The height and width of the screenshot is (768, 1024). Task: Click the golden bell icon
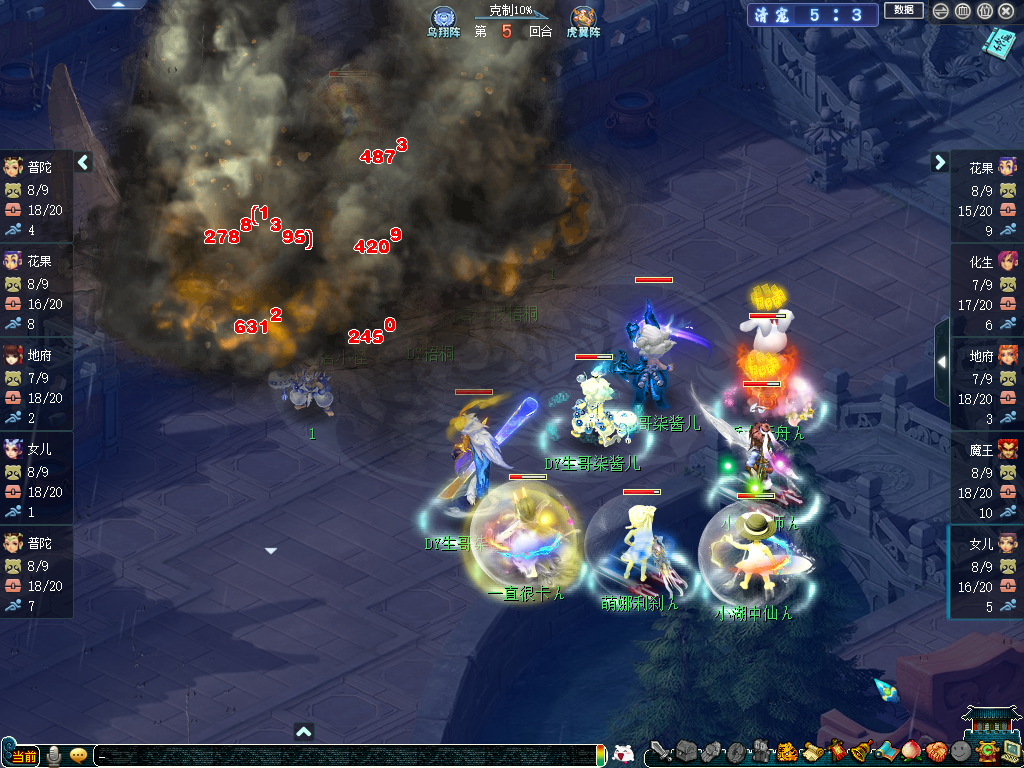coord(860,750)
